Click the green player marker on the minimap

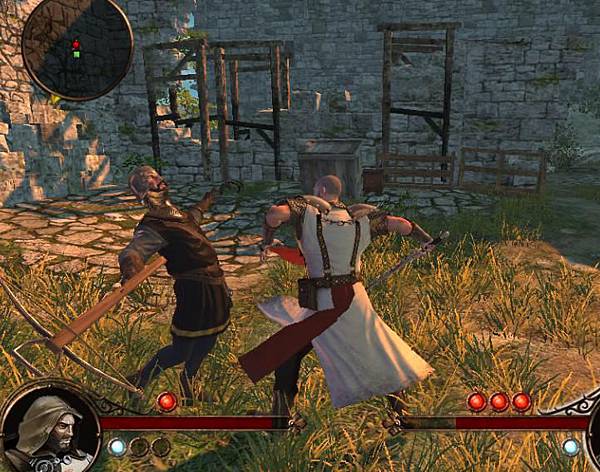tap(75, 53)
